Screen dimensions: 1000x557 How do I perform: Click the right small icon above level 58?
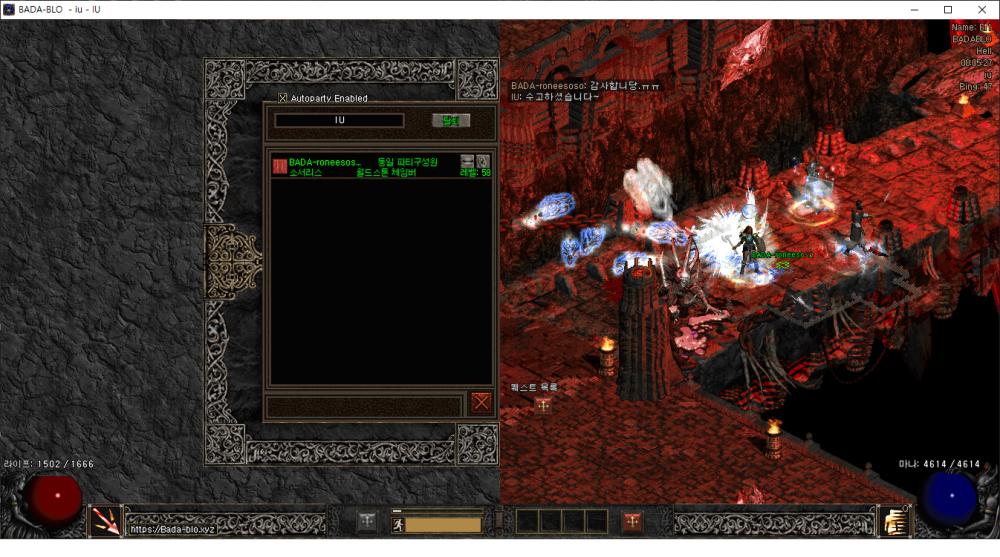(x=482, y=161)
